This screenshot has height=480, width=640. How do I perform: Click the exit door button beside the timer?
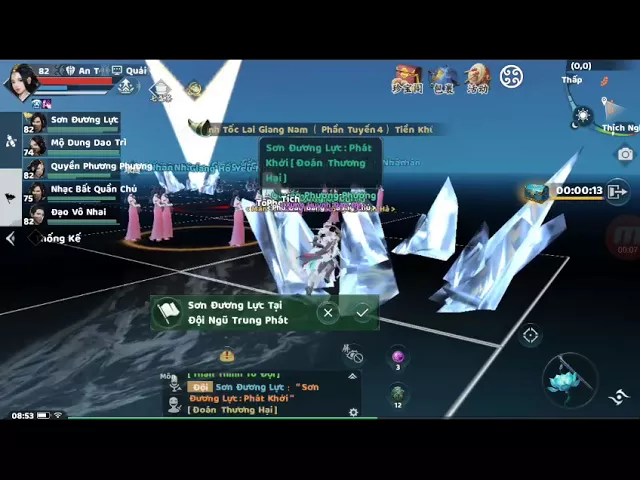pyautogui.click(x=617, y=191)
